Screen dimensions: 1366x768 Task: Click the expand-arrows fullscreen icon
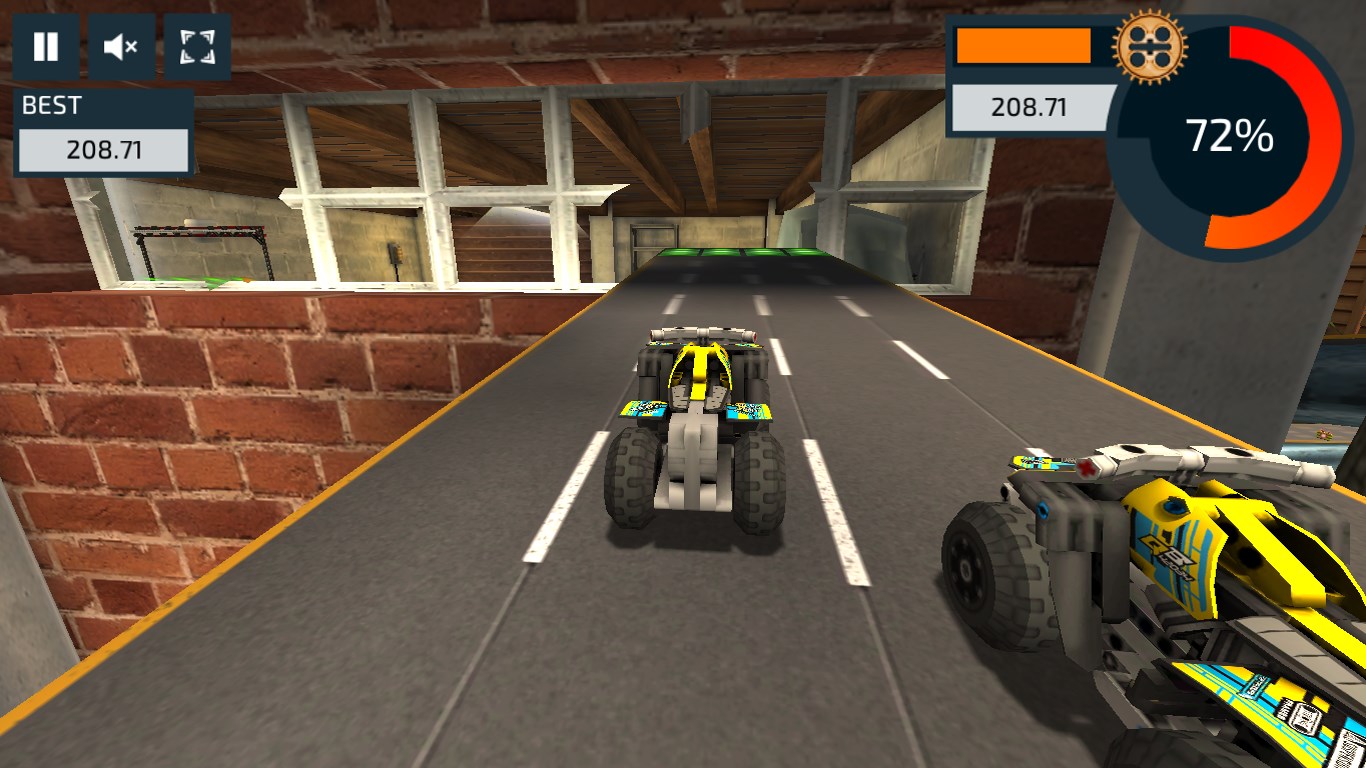click(196, 45)
